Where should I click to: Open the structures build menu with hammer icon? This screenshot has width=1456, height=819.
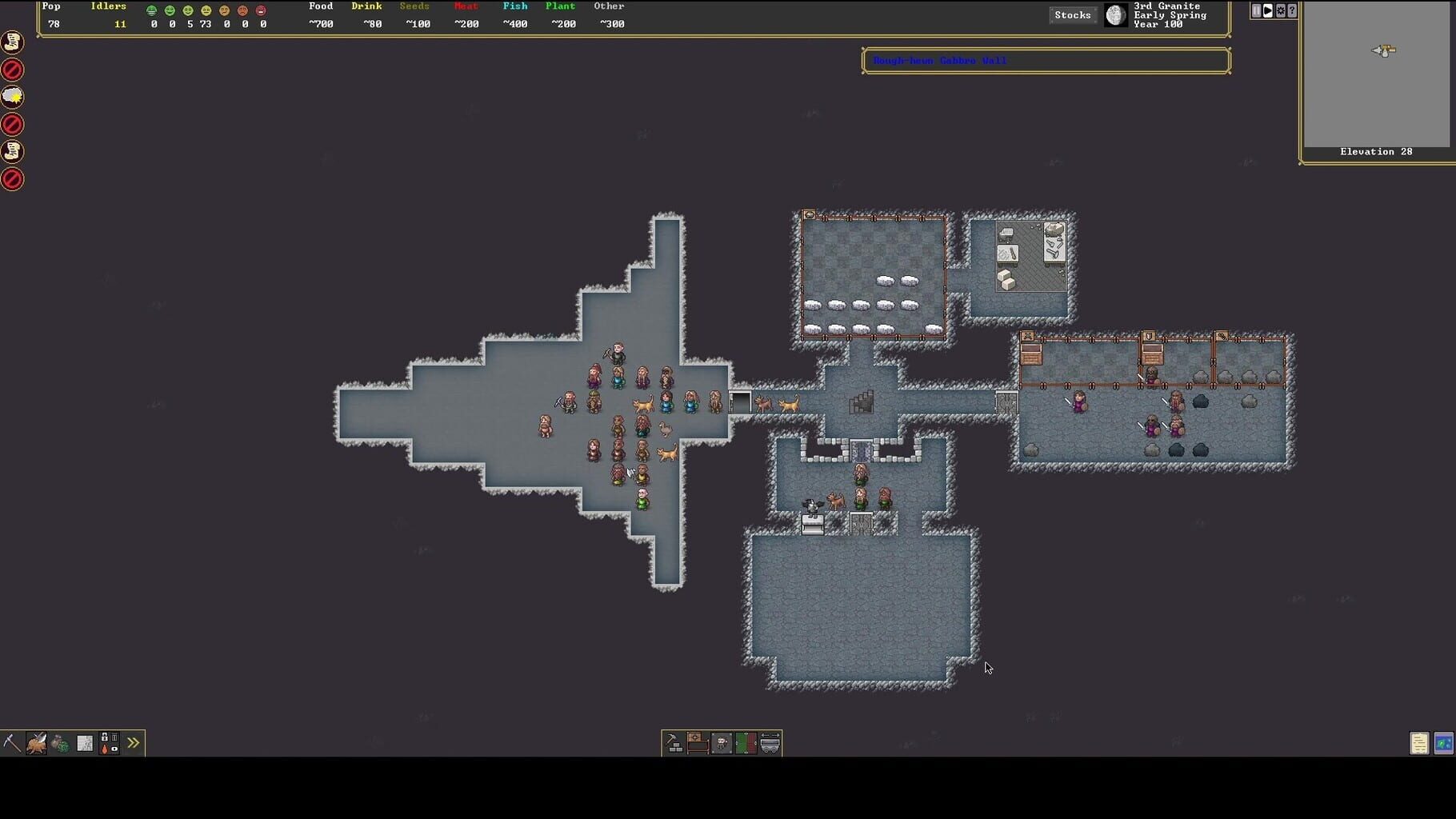672,743
